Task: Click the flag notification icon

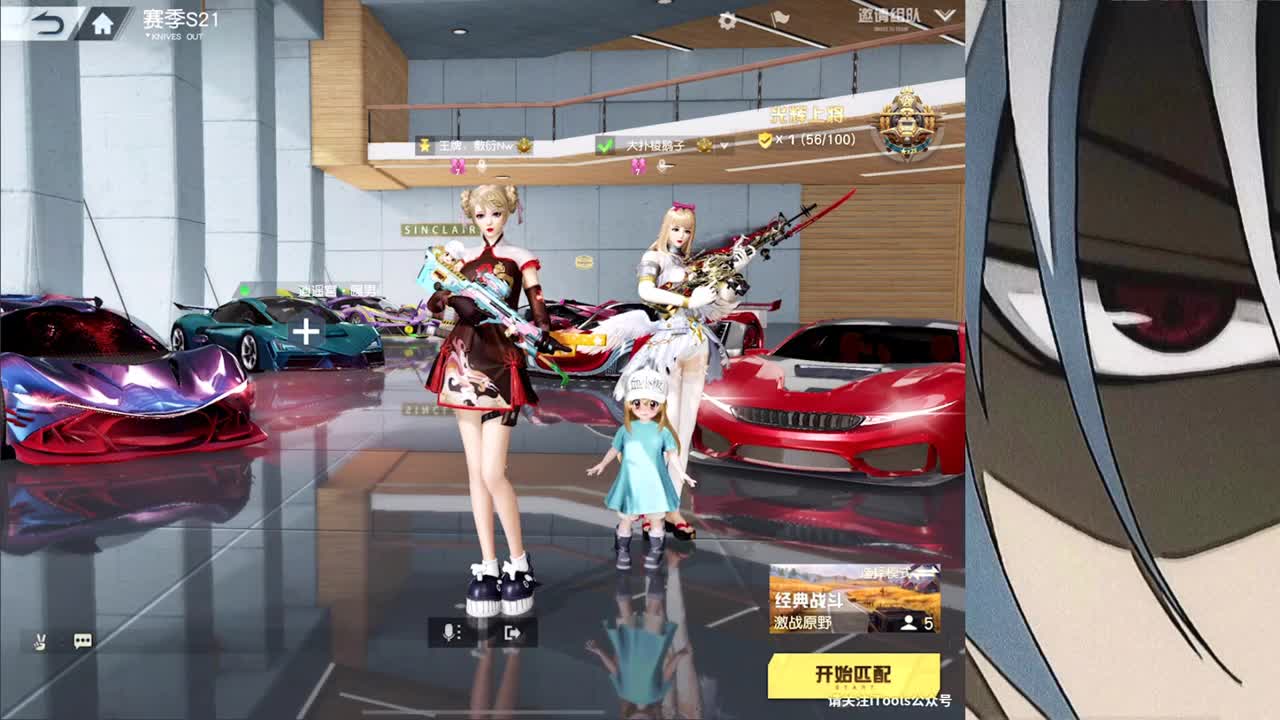Action: pos(781,17)
